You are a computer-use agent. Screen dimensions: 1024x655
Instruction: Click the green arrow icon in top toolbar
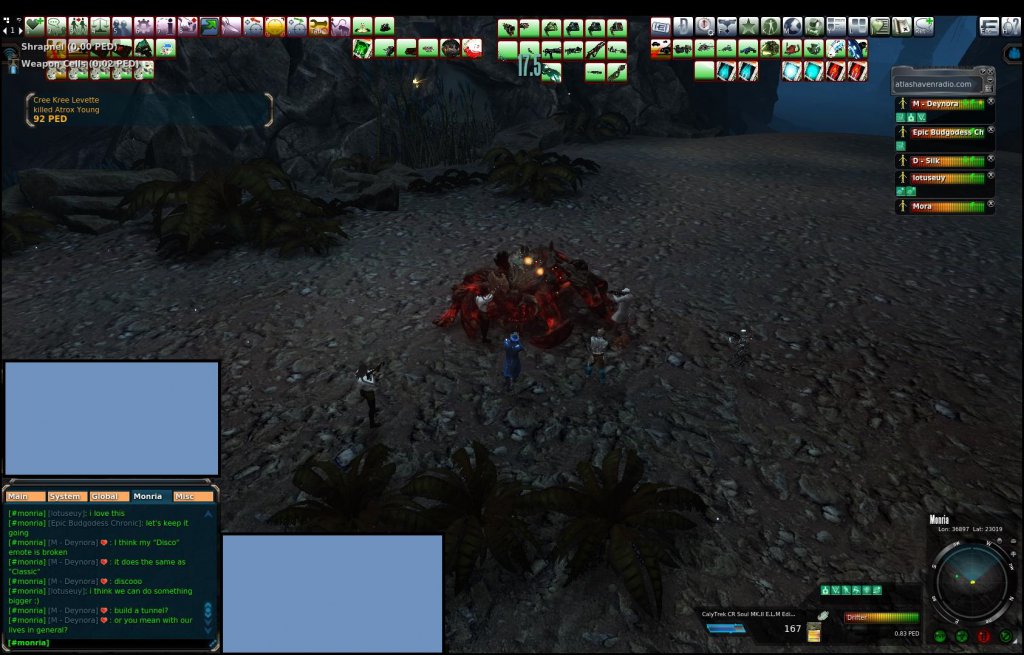(210, 26)
